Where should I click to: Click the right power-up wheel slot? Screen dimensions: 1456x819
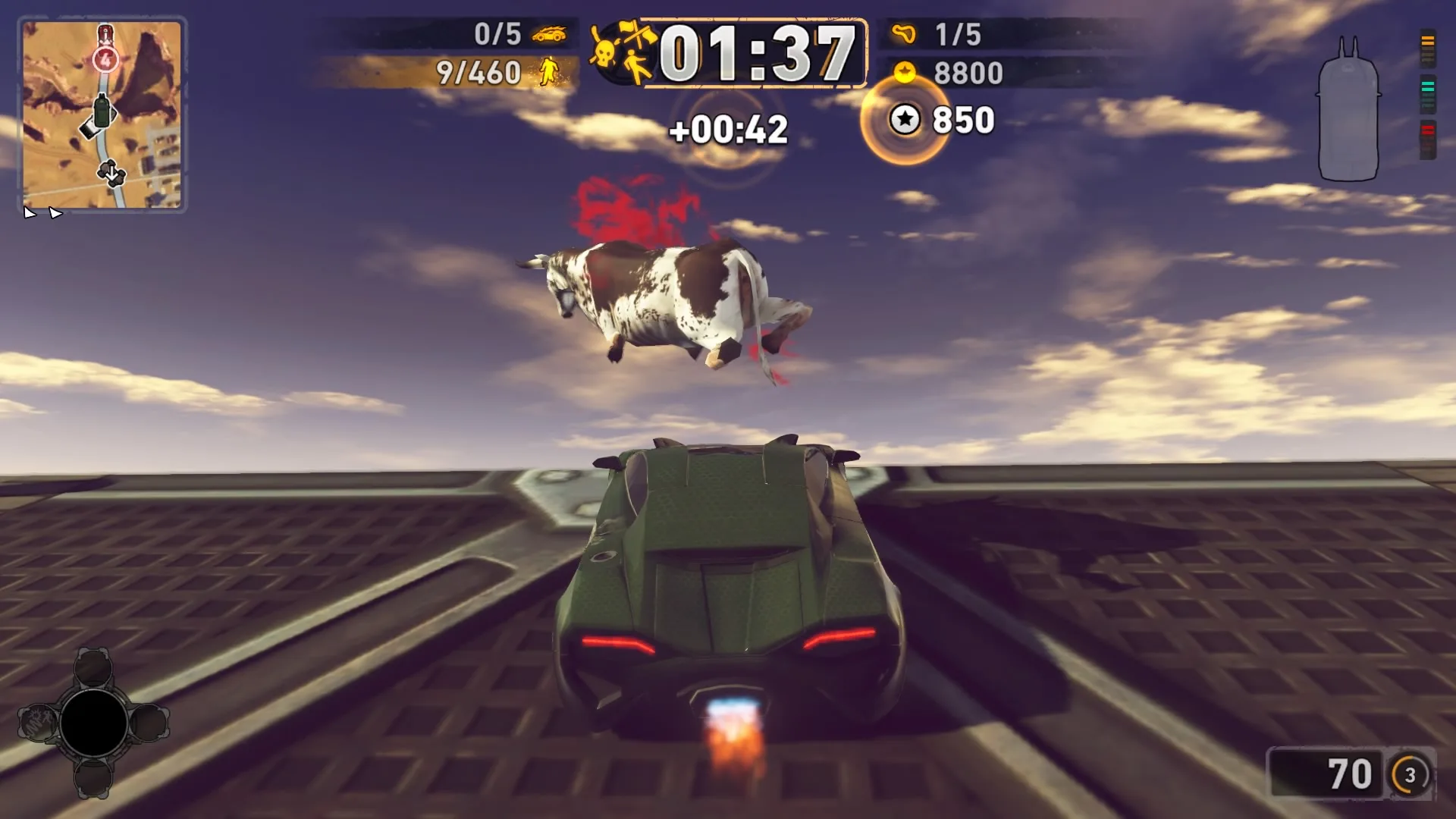click(150, 722)
